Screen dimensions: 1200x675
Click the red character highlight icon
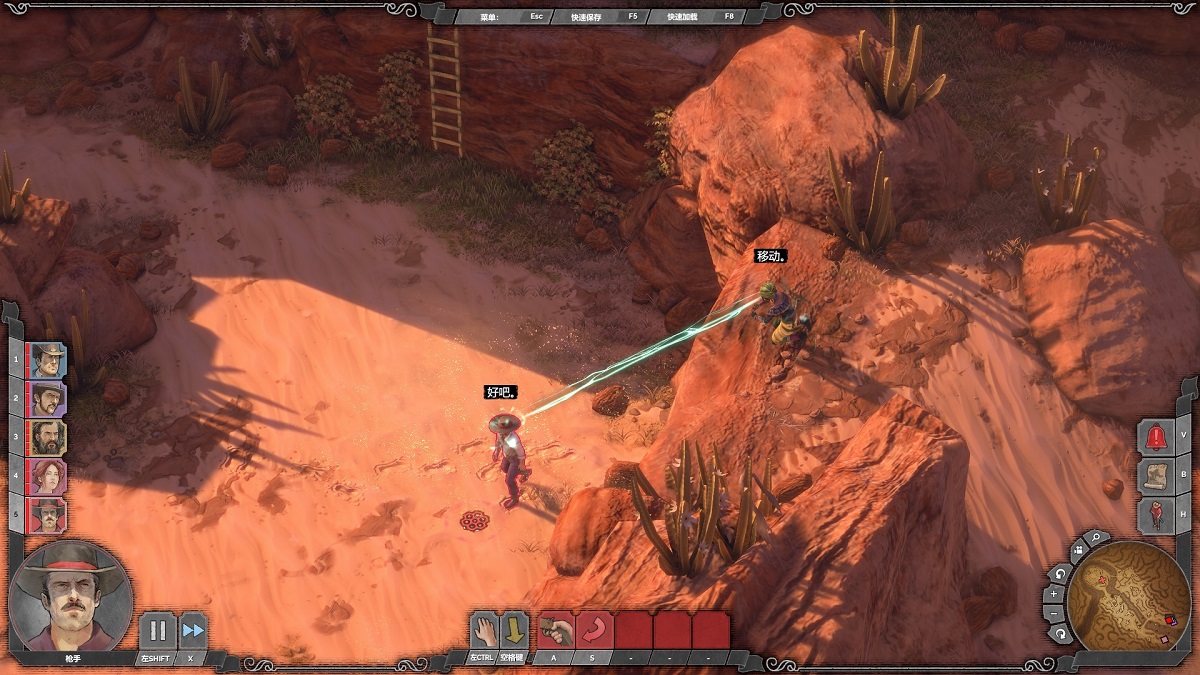click(x=1157, y=515)
